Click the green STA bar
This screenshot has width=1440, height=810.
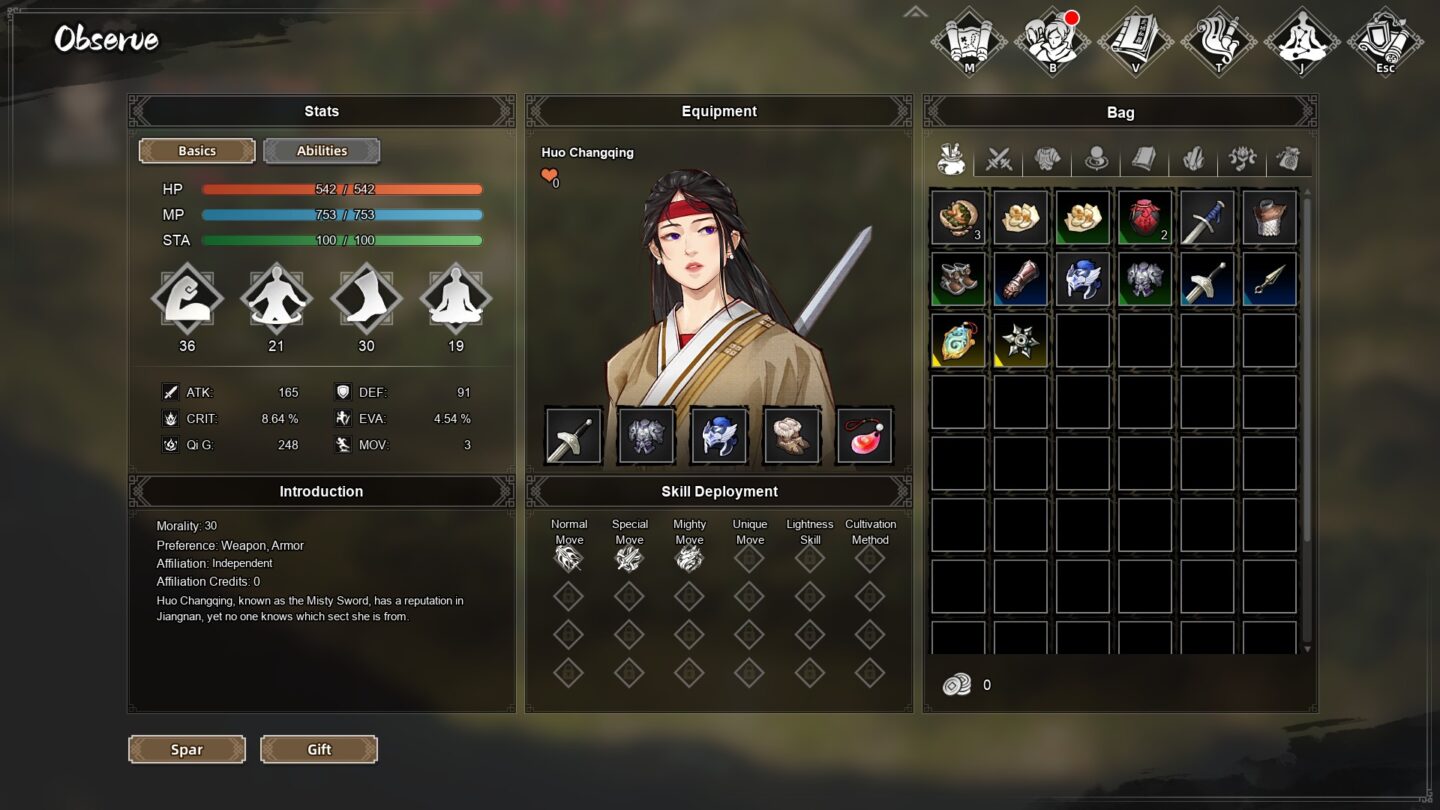click(x=341, y=240)
